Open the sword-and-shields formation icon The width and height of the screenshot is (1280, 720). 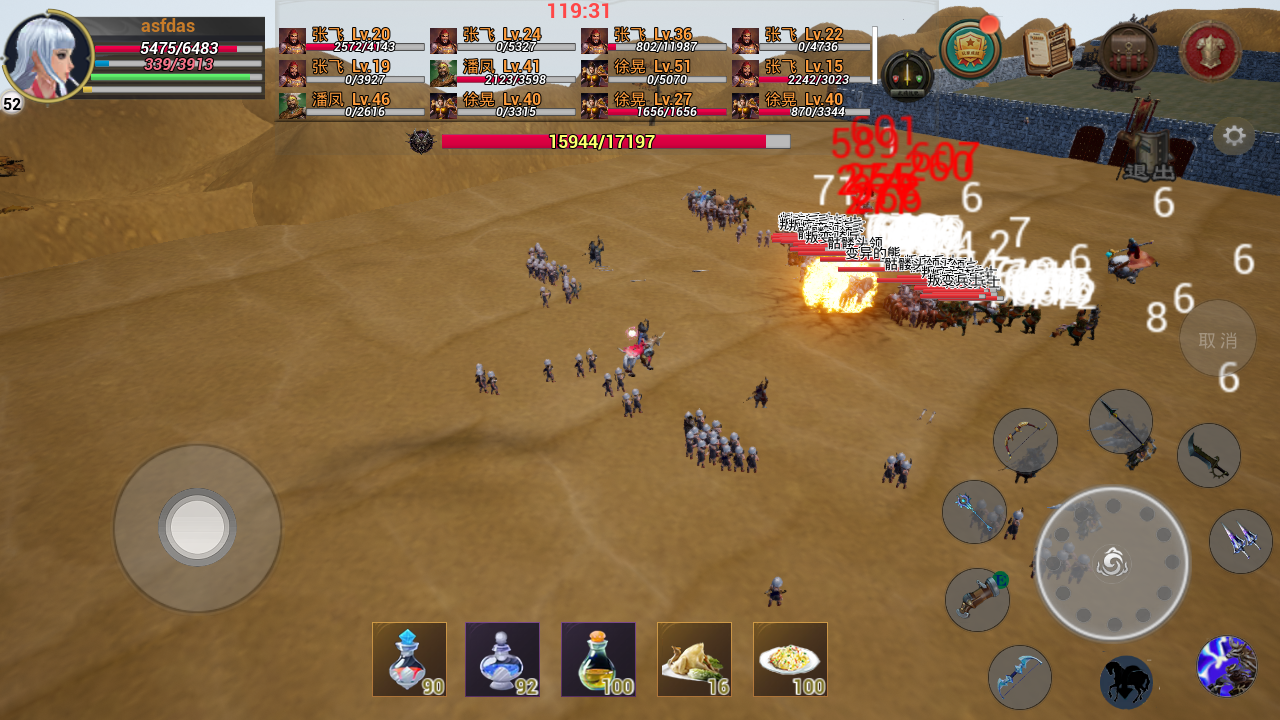907,75
